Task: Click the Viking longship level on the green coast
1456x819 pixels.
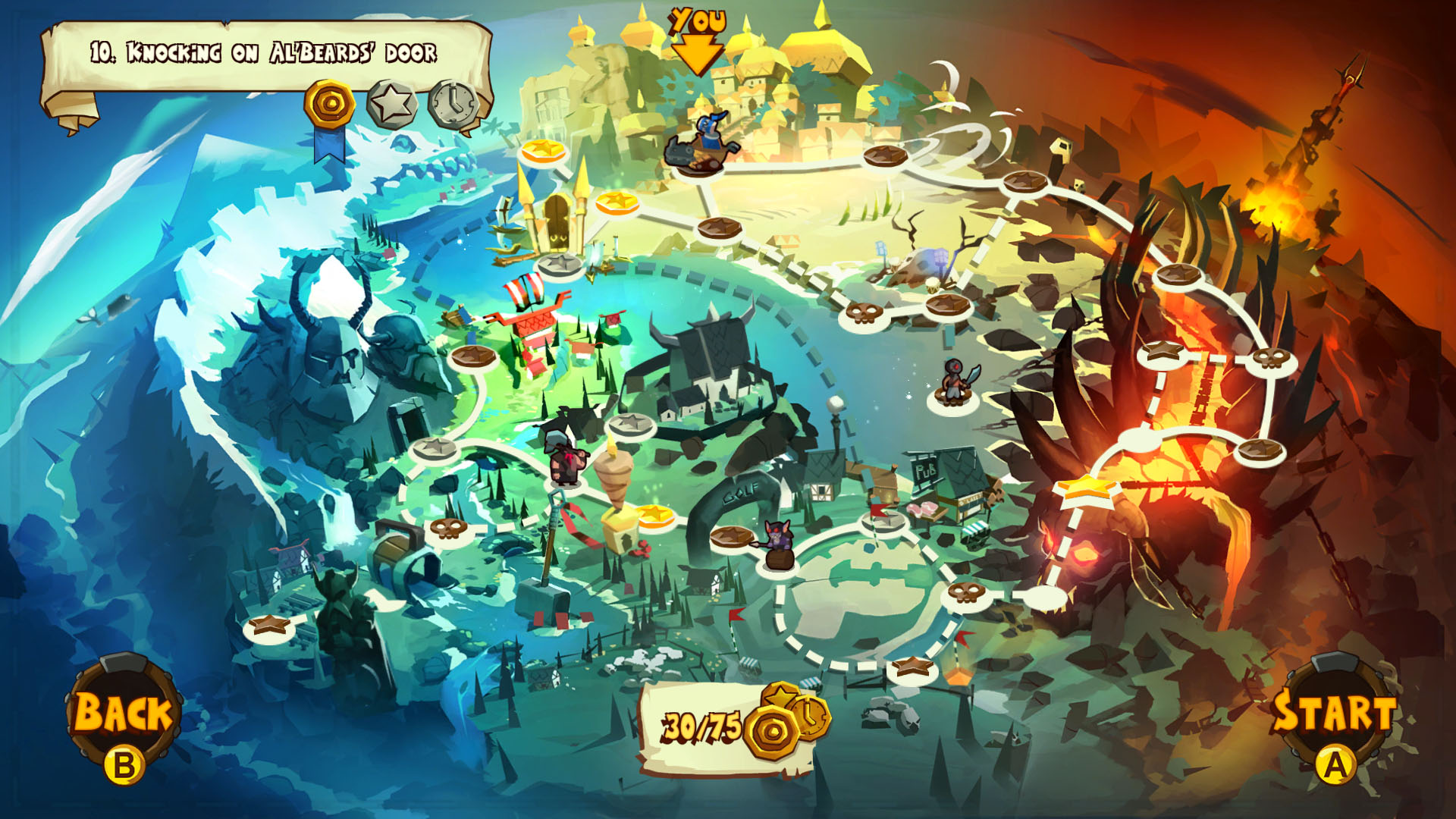Action: point(531,300)
